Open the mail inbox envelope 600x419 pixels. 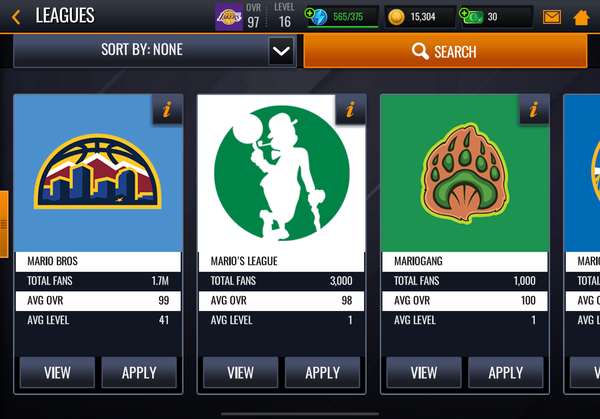click(x=552, y=17)
